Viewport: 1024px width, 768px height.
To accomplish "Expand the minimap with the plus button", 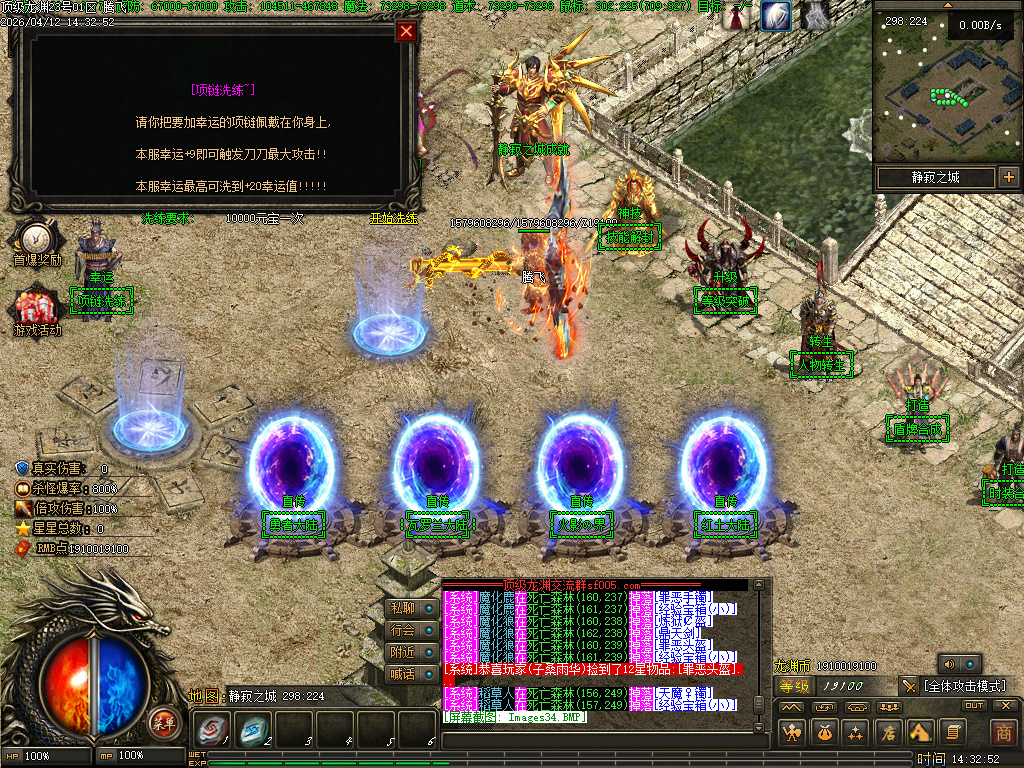I will [x=1008, y=178].
